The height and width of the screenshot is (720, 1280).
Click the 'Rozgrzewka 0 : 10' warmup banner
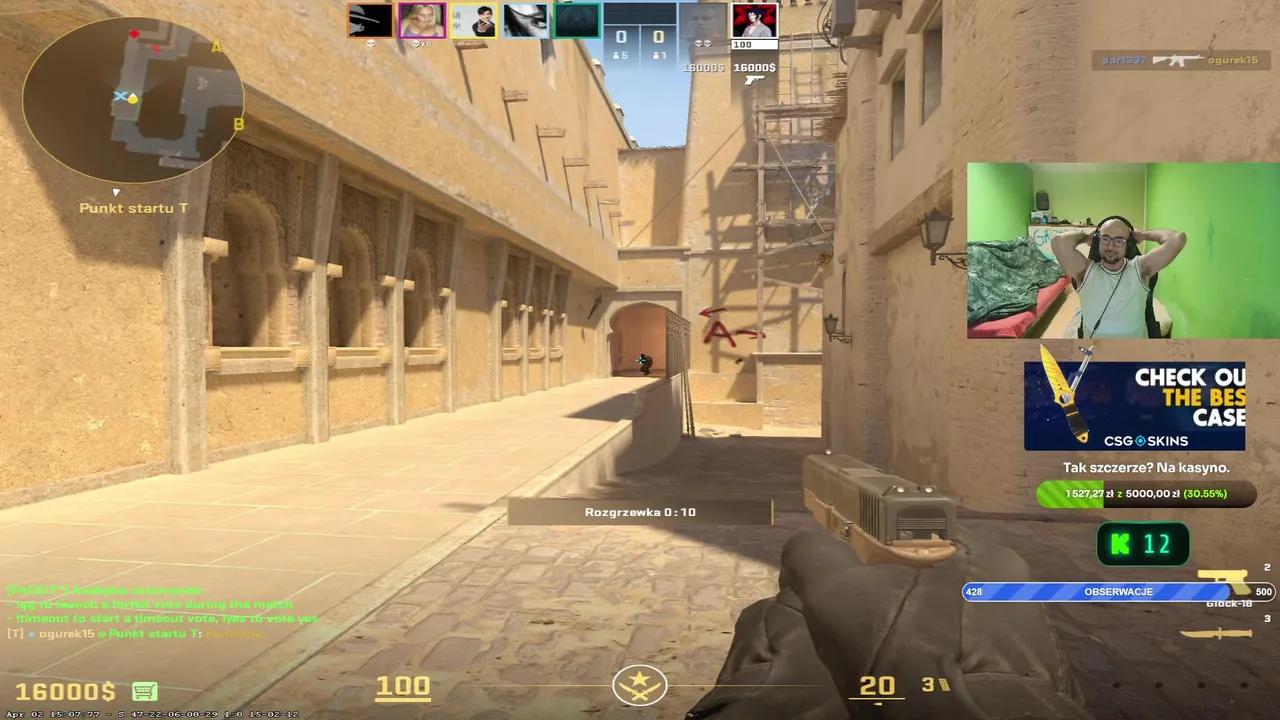coord(640,511)
